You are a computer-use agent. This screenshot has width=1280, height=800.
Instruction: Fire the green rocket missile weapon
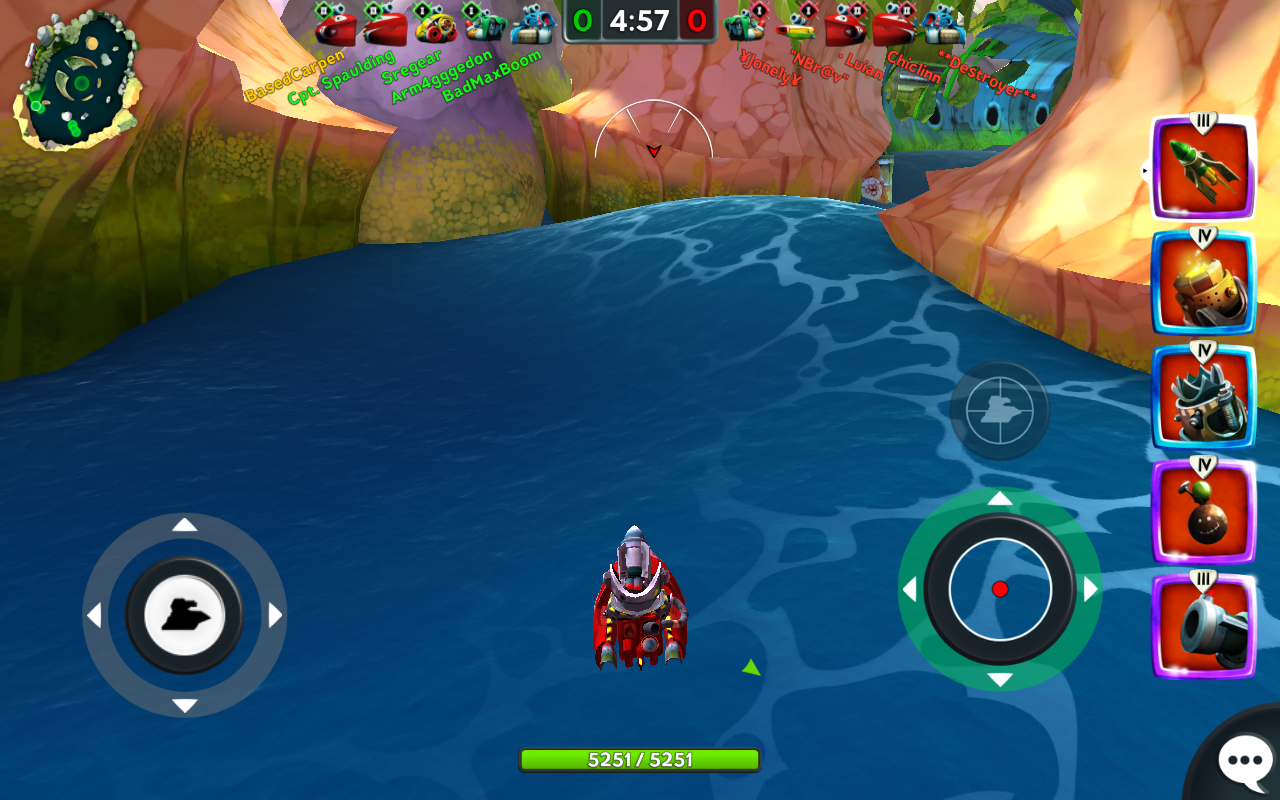1203,169
